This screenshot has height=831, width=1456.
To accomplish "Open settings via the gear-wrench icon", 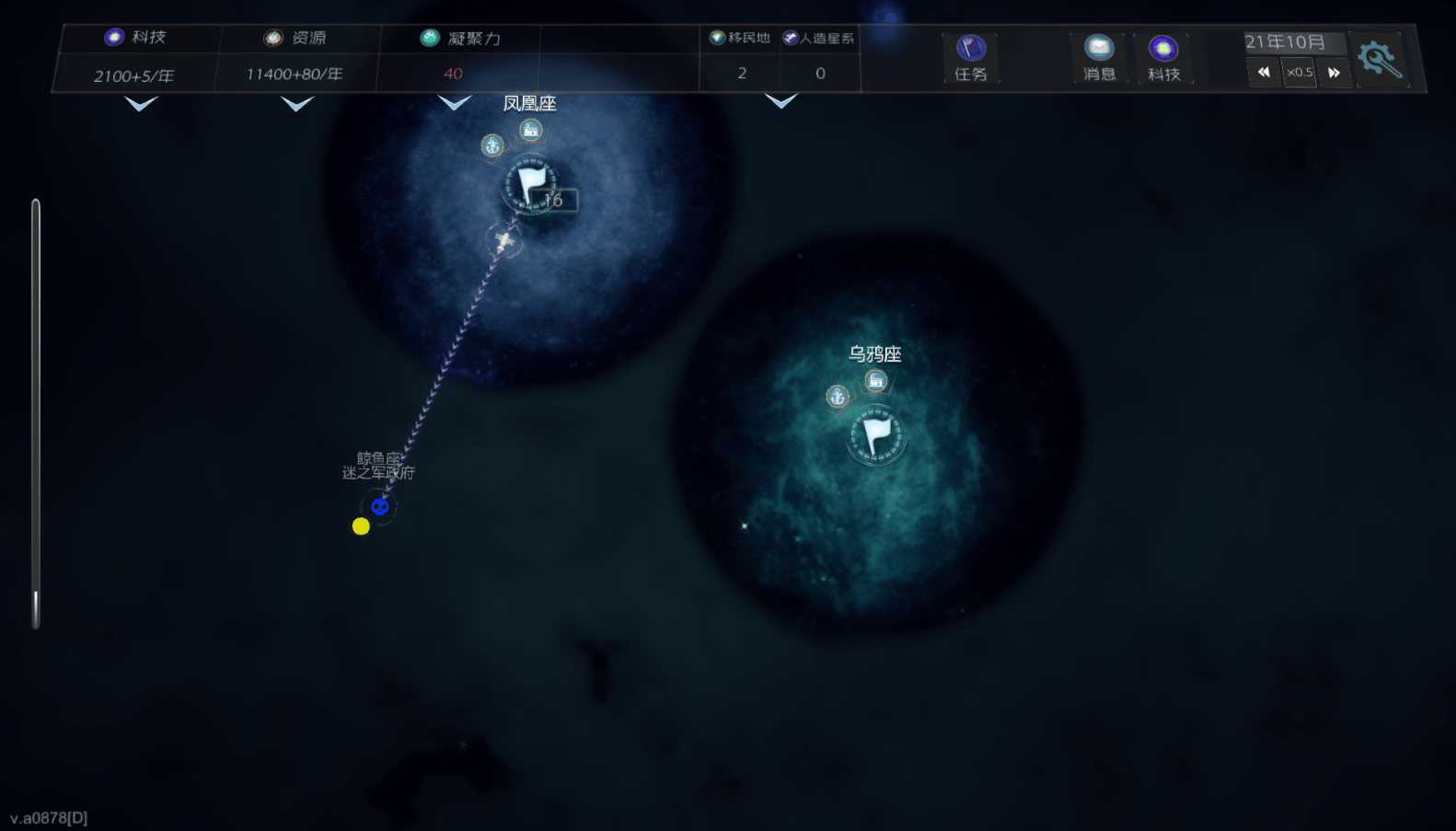I will (x=1380, y=59).
